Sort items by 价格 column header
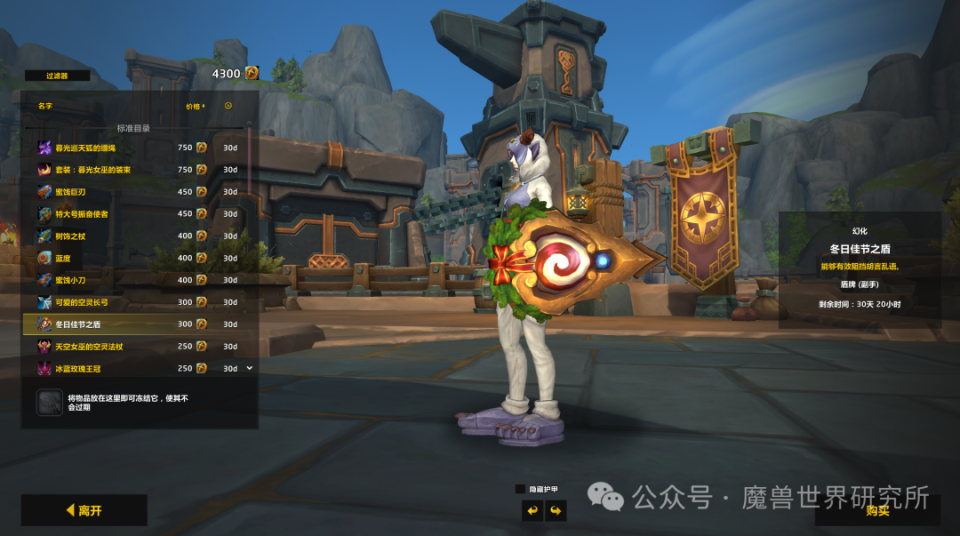The image size is (960, 536). click(194, 105)
